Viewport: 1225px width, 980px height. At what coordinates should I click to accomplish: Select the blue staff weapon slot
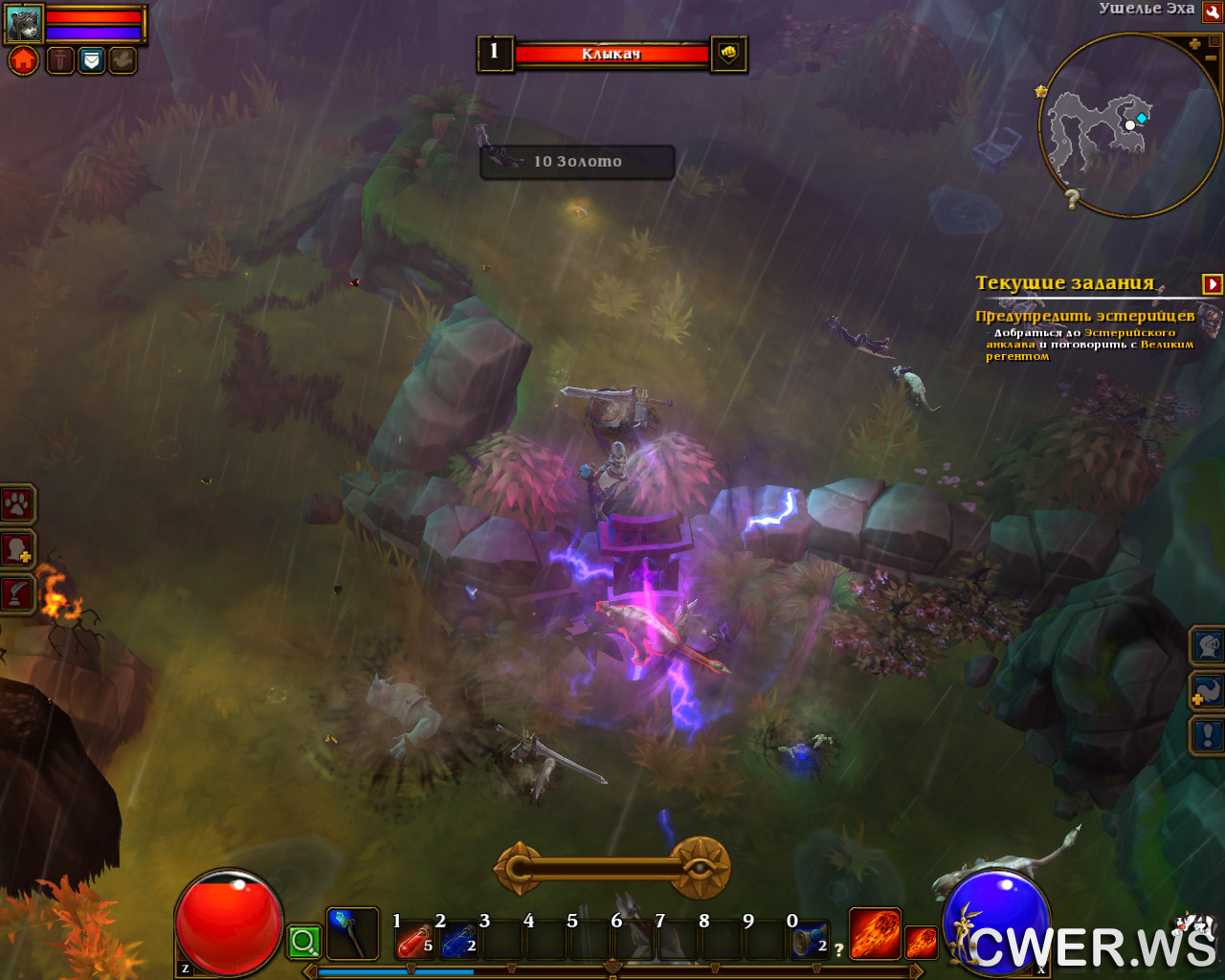coord(351,934)
